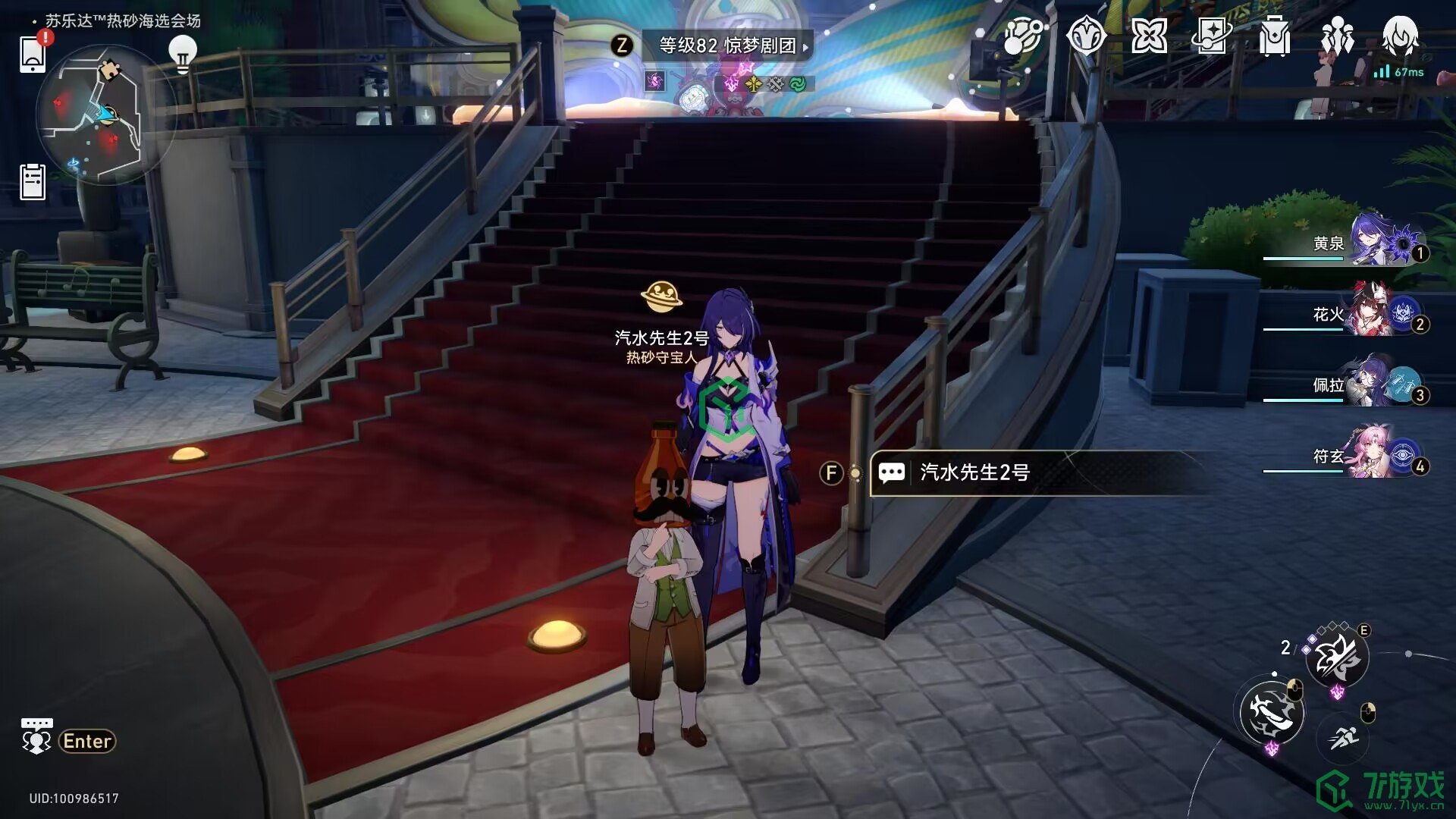
Task: Open the inventory suitcase icon
Action: [1274, 36]
